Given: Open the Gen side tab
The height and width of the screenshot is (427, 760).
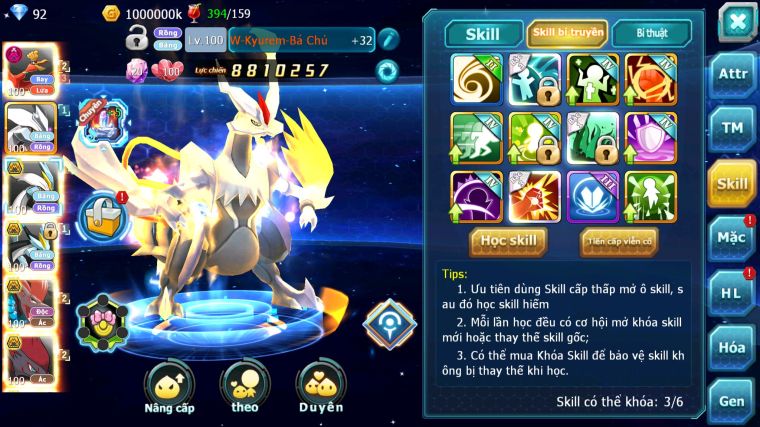Looking at the screenshot, I should (732, 399).
